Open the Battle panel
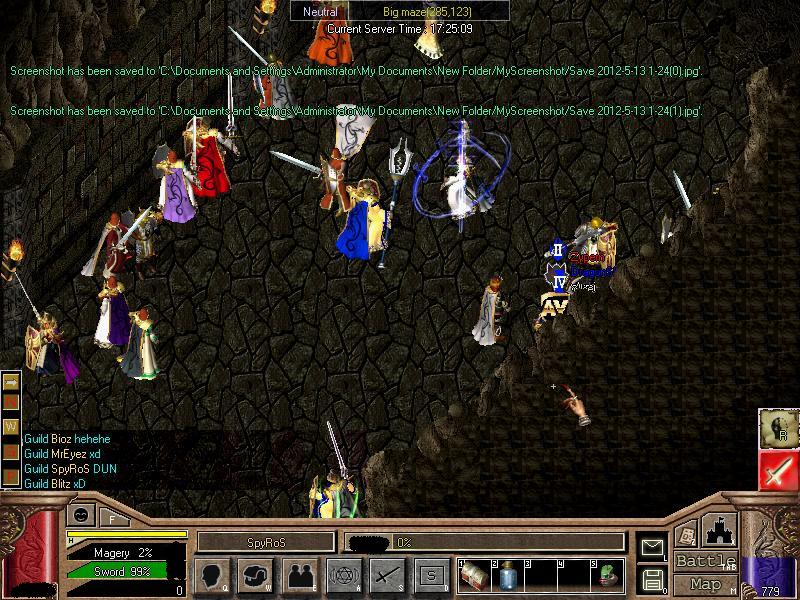Screen dimensions: 800x600 (x=704, y=561)
